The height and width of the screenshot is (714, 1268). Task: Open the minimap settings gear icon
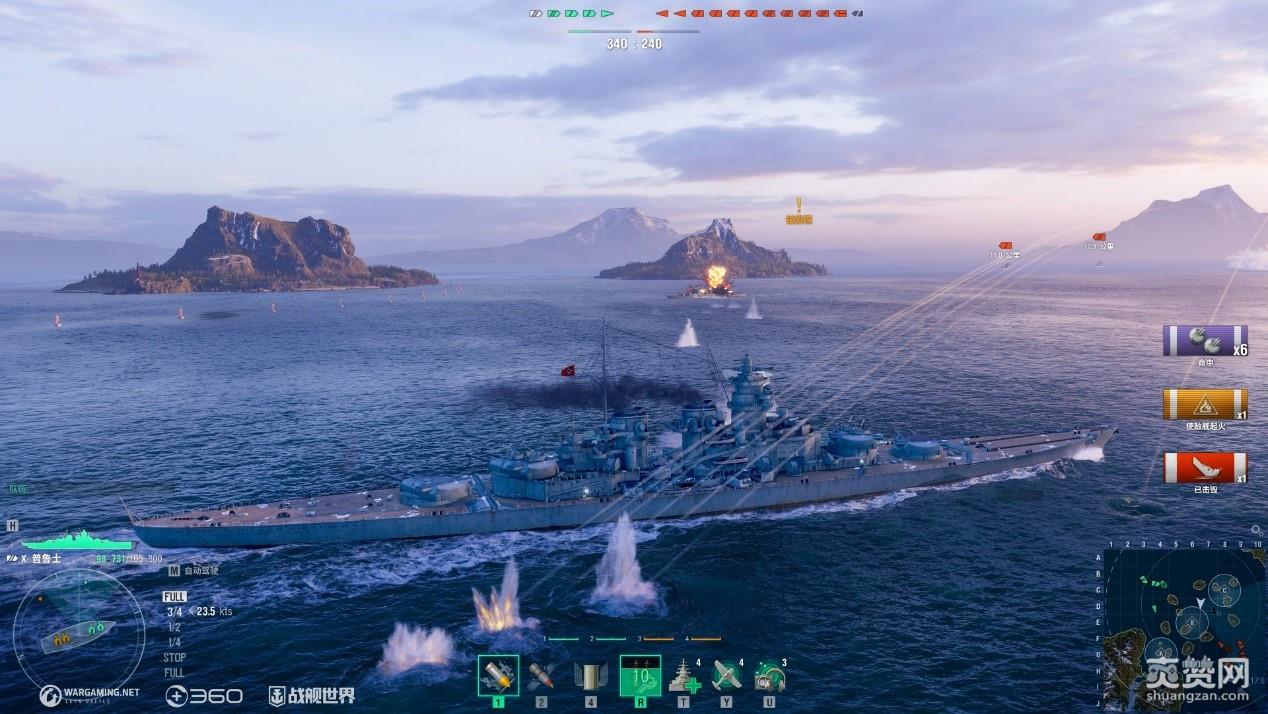[x=1256, y=530]
